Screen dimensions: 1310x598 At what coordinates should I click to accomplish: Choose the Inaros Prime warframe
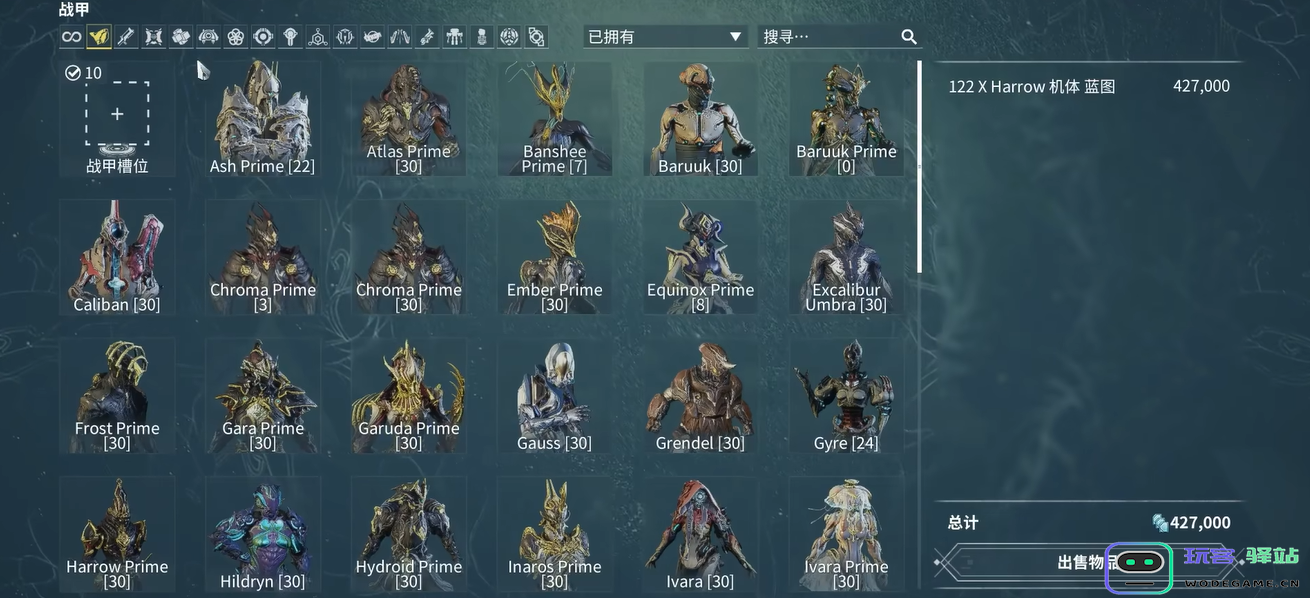coord(554,533)
